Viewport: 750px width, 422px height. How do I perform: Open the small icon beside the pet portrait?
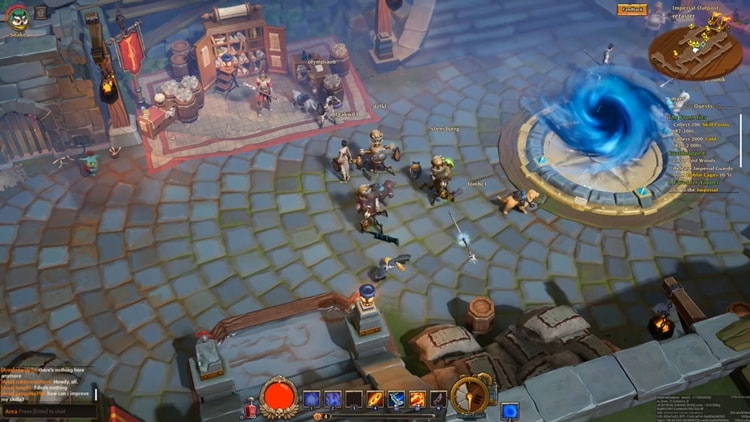pyautogui.click(x=40, y=13)
